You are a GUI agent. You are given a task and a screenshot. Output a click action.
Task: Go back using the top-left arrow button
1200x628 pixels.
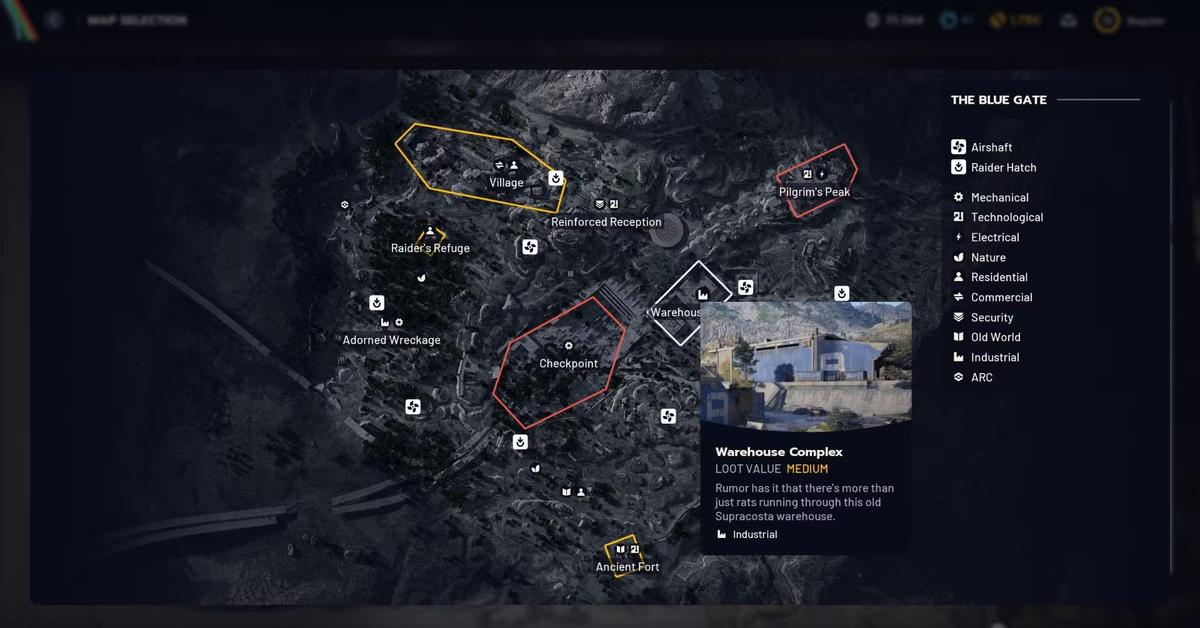(54, 20)
